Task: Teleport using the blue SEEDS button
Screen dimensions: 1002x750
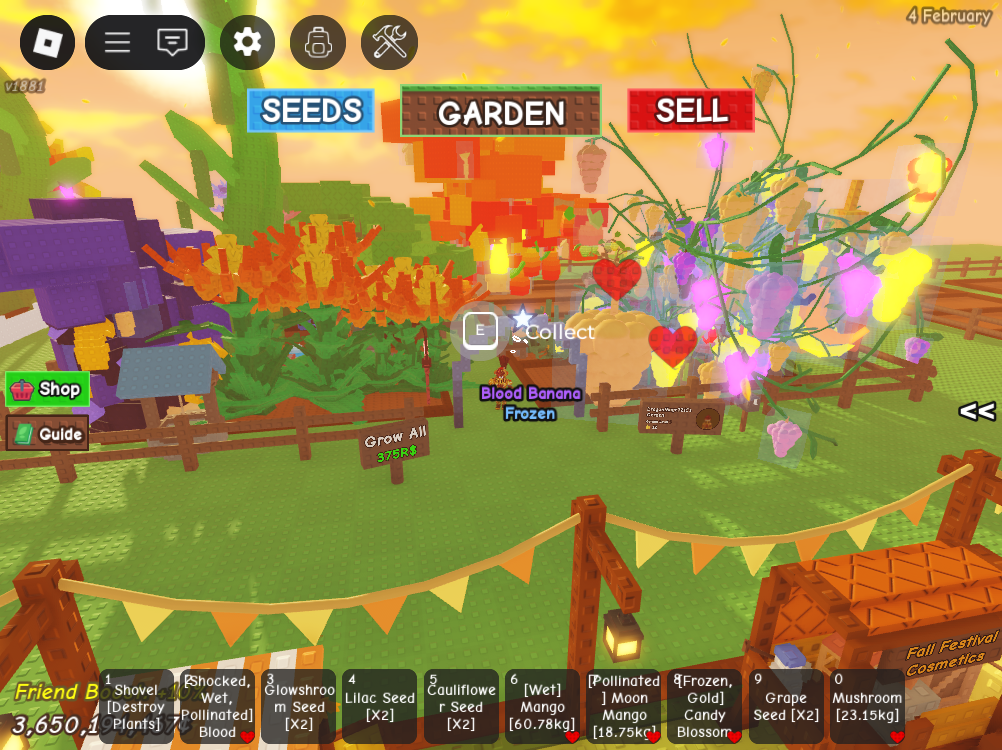Action: (x=311, y=110)
